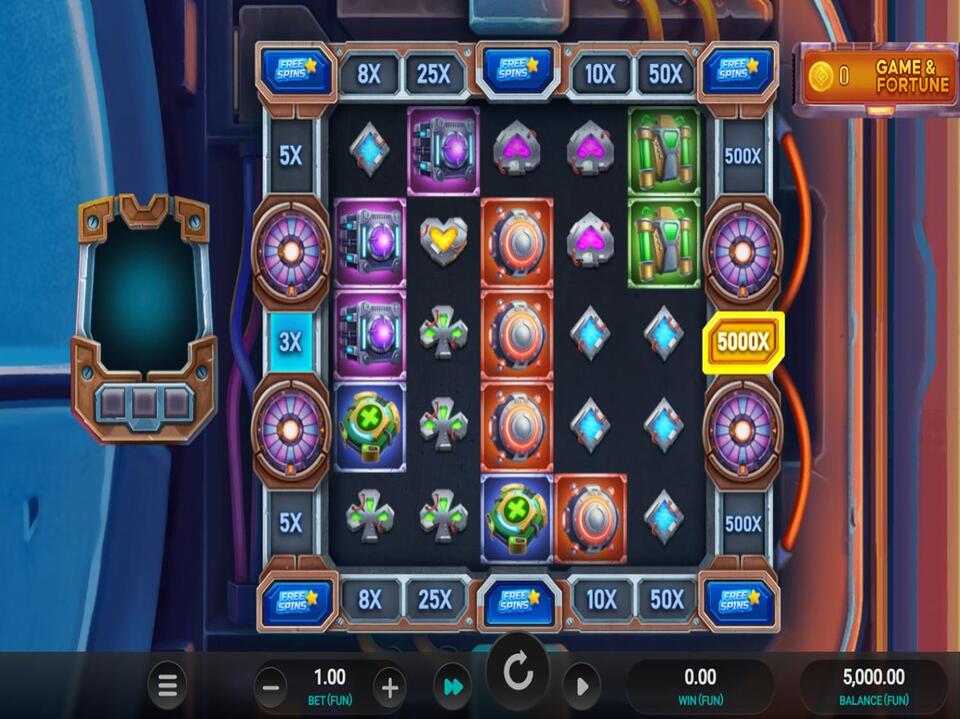960x719 pixels.
Task: Toggle the turbo fast-forward mode
Action: pyautogui.click(x=453, y=687)
